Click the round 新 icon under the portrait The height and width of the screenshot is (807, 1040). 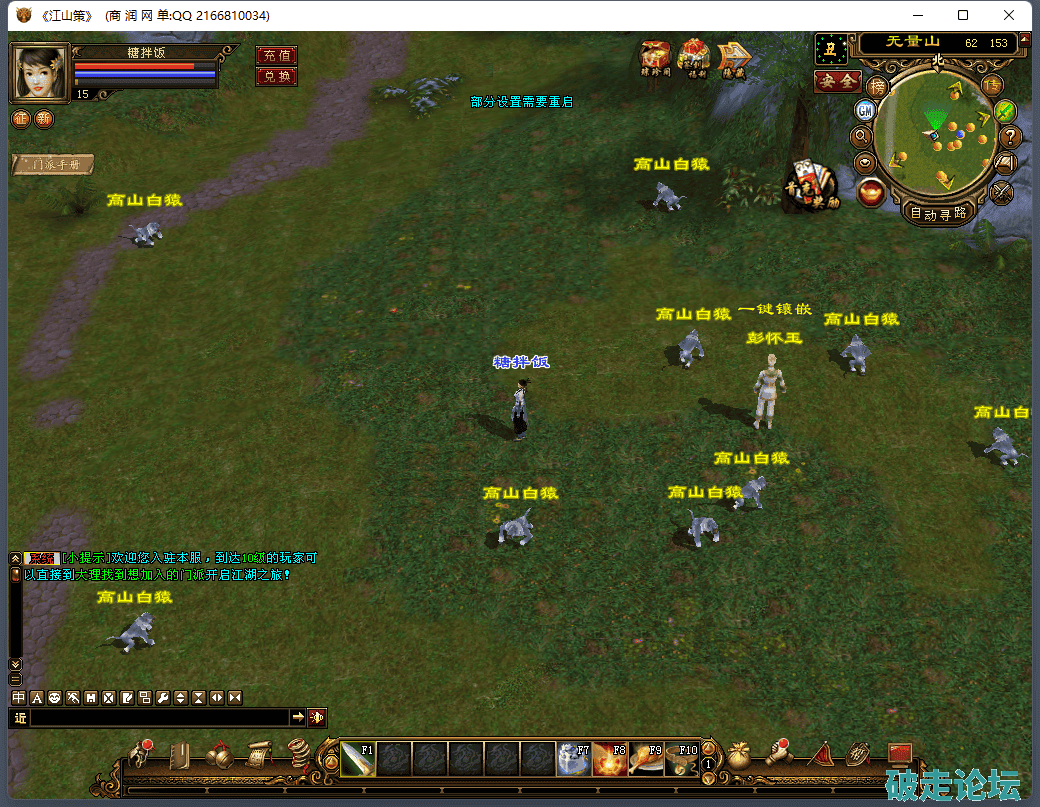[x=44, y=119]
